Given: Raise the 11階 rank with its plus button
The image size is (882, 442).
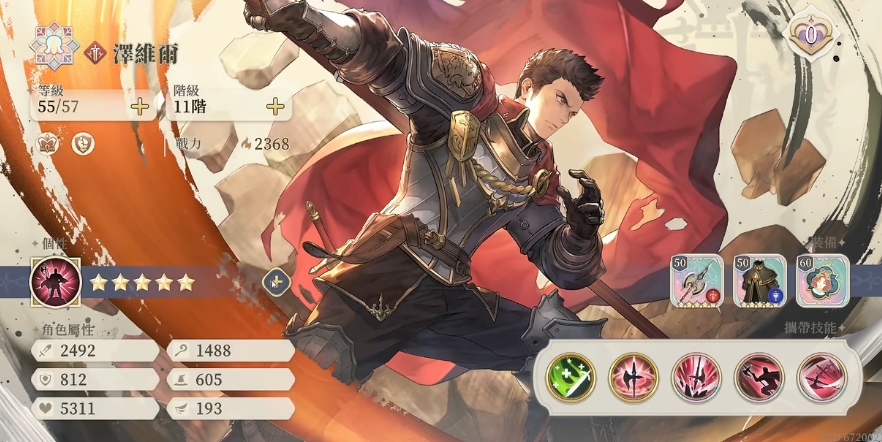Looking at the screenshot, I should pos(275,105).
